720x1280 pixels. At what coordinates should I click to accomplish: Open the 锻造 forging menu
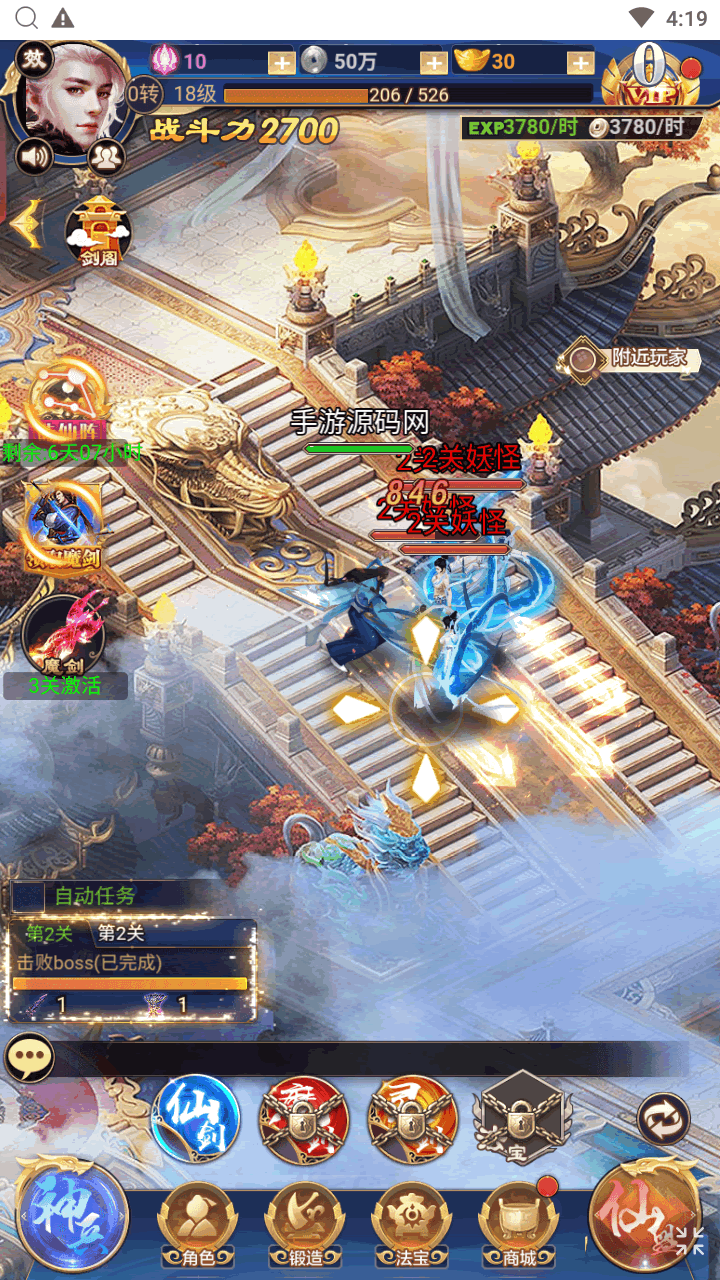coord(305,1225)
